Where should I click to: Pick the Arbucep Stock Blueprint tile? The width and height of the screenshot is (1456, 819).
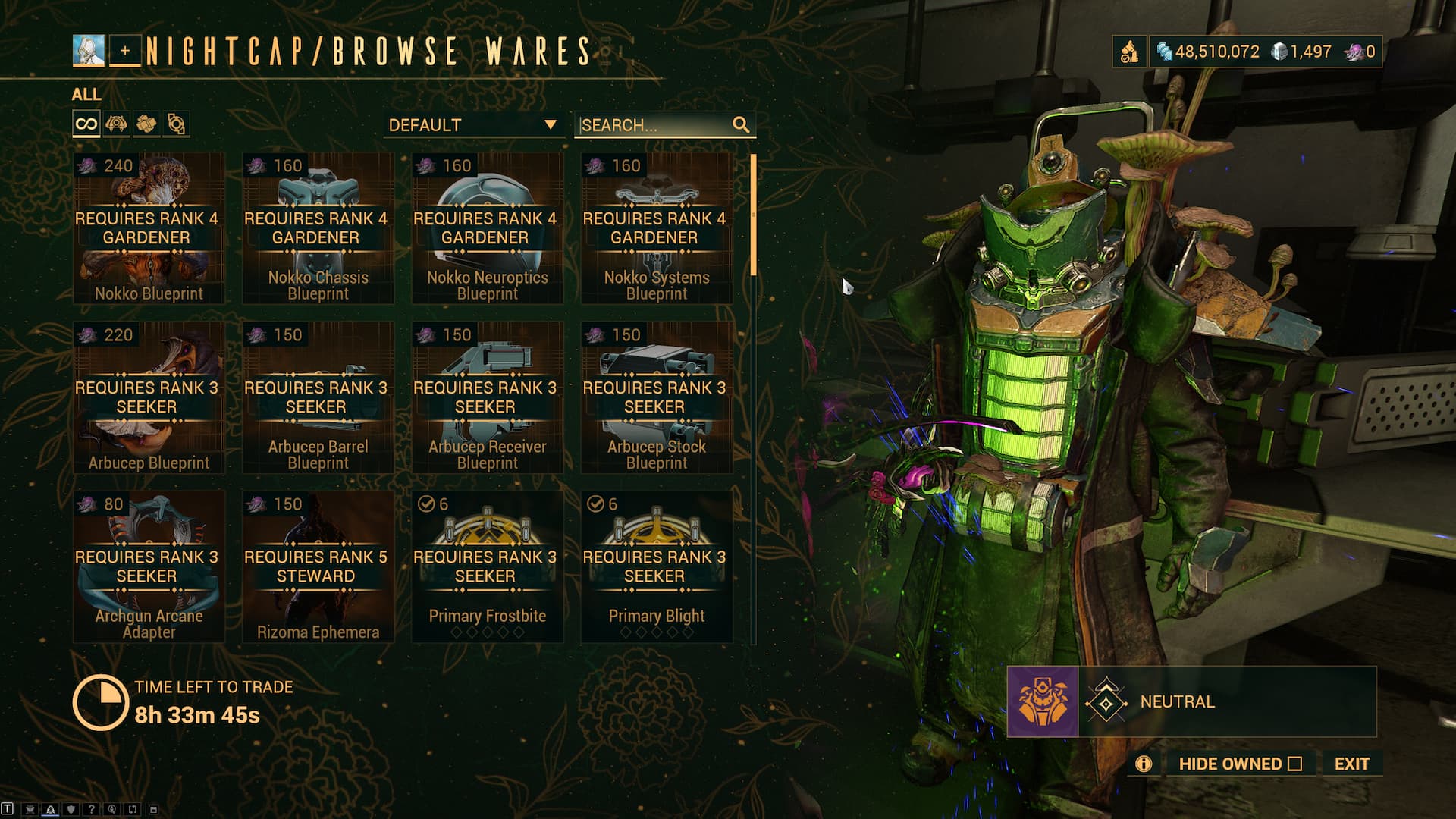pos(656,397)
